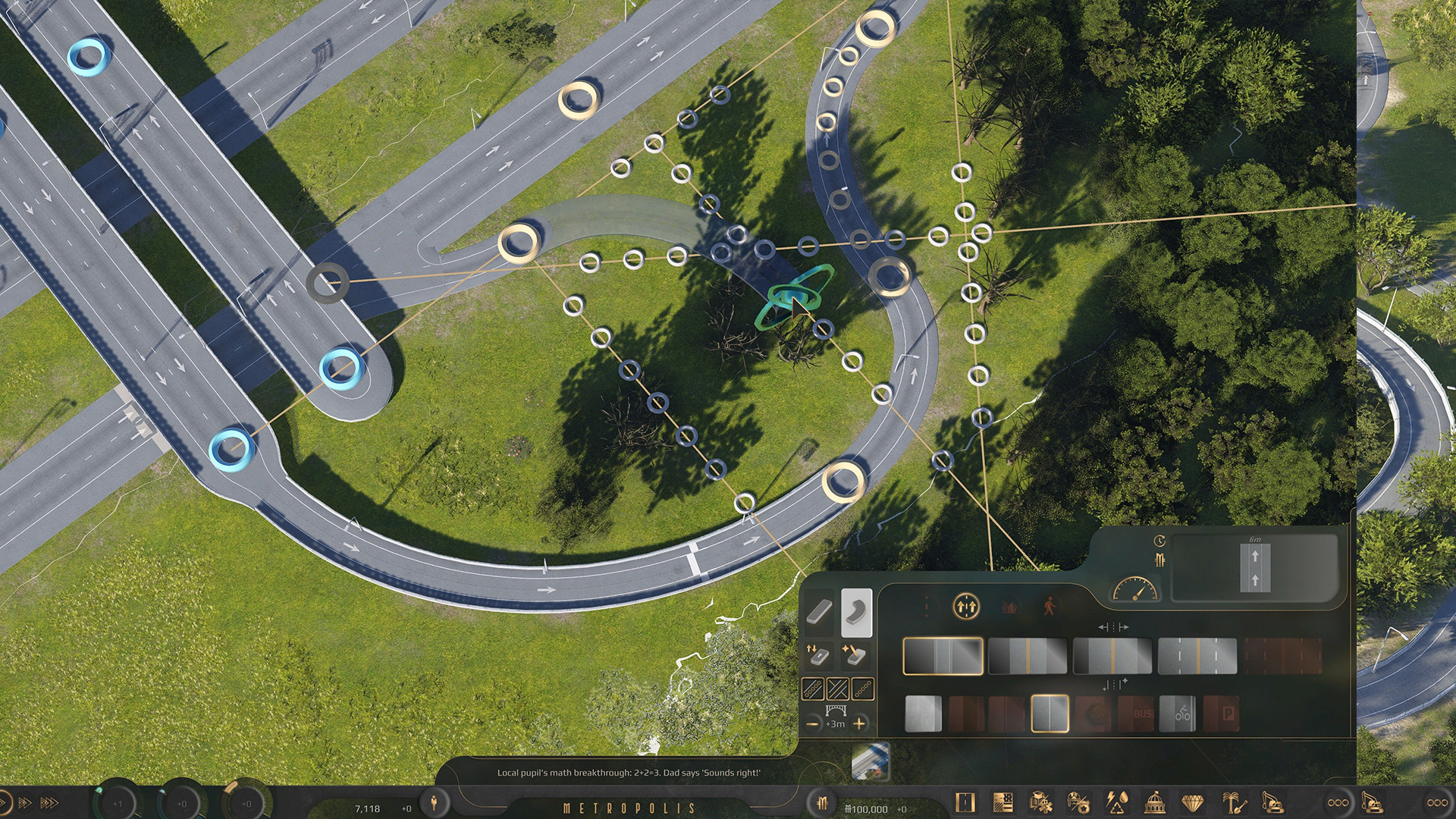Decrease bridge elevation with the minus button

812,723
